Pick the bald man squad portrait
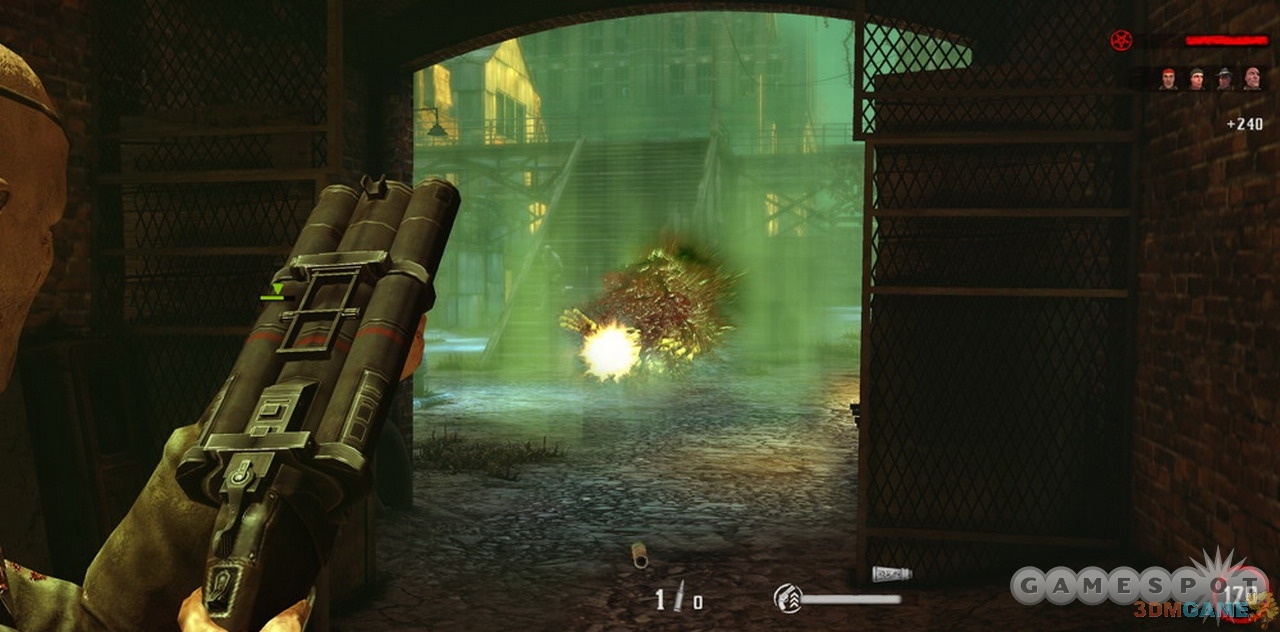The image size is (1280, 632). [x=1252, y=79]
